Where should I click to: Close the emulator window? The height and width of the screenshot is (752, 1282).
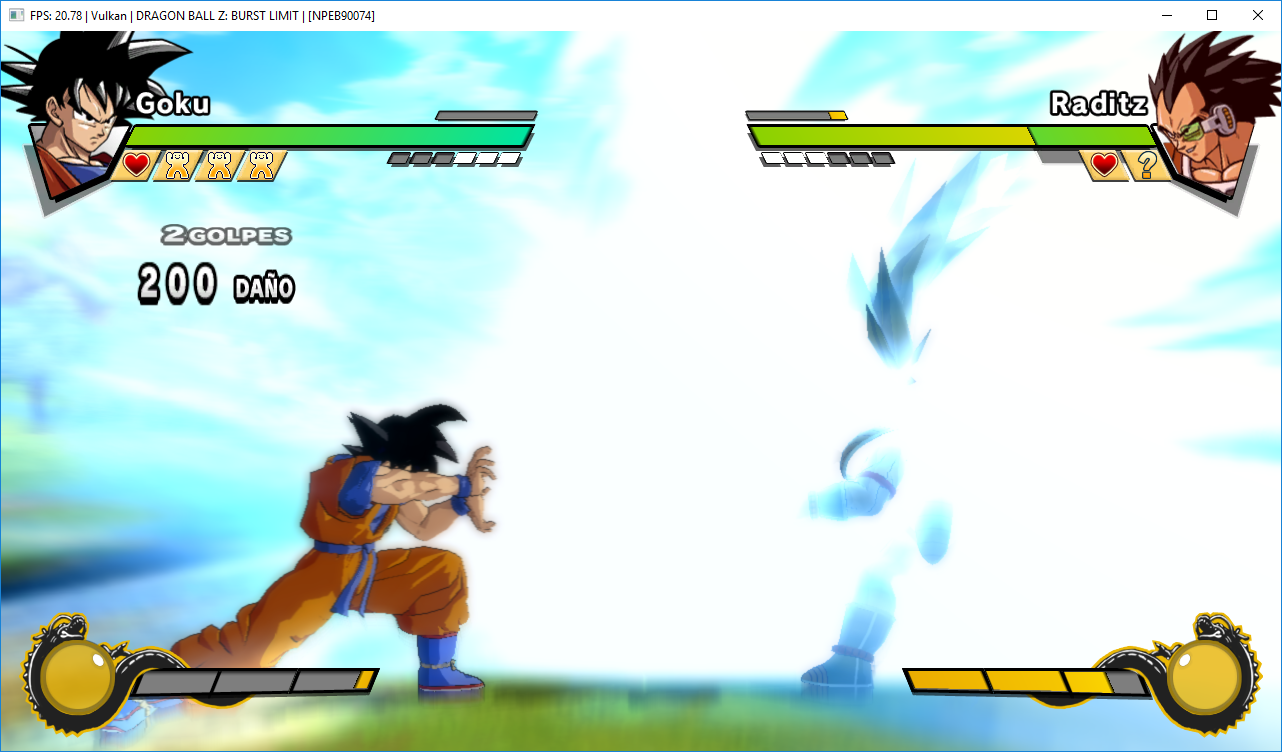click(1258, 15)
